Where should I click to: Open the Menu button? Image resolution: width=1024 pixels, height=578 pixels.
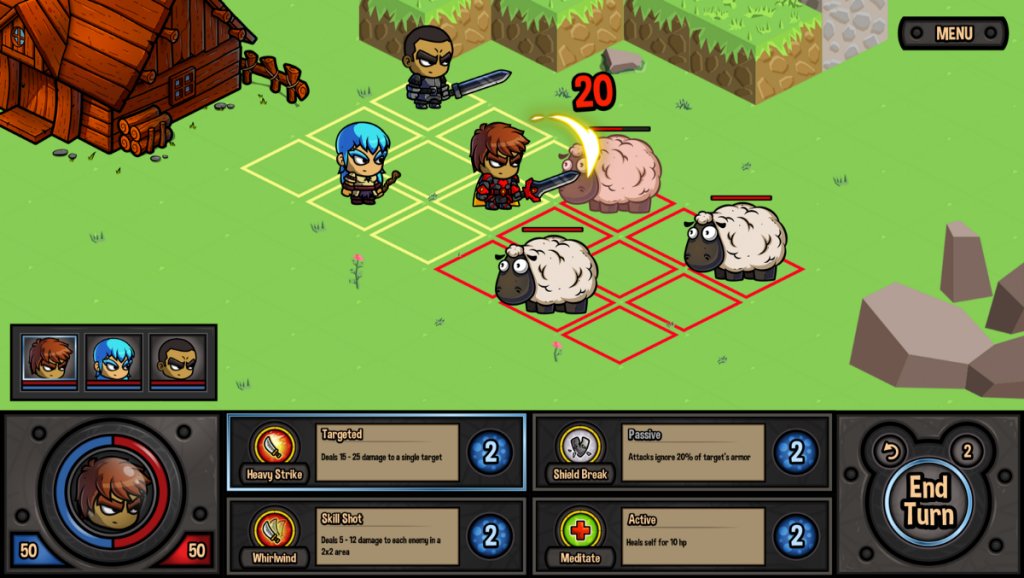point(953,33)
